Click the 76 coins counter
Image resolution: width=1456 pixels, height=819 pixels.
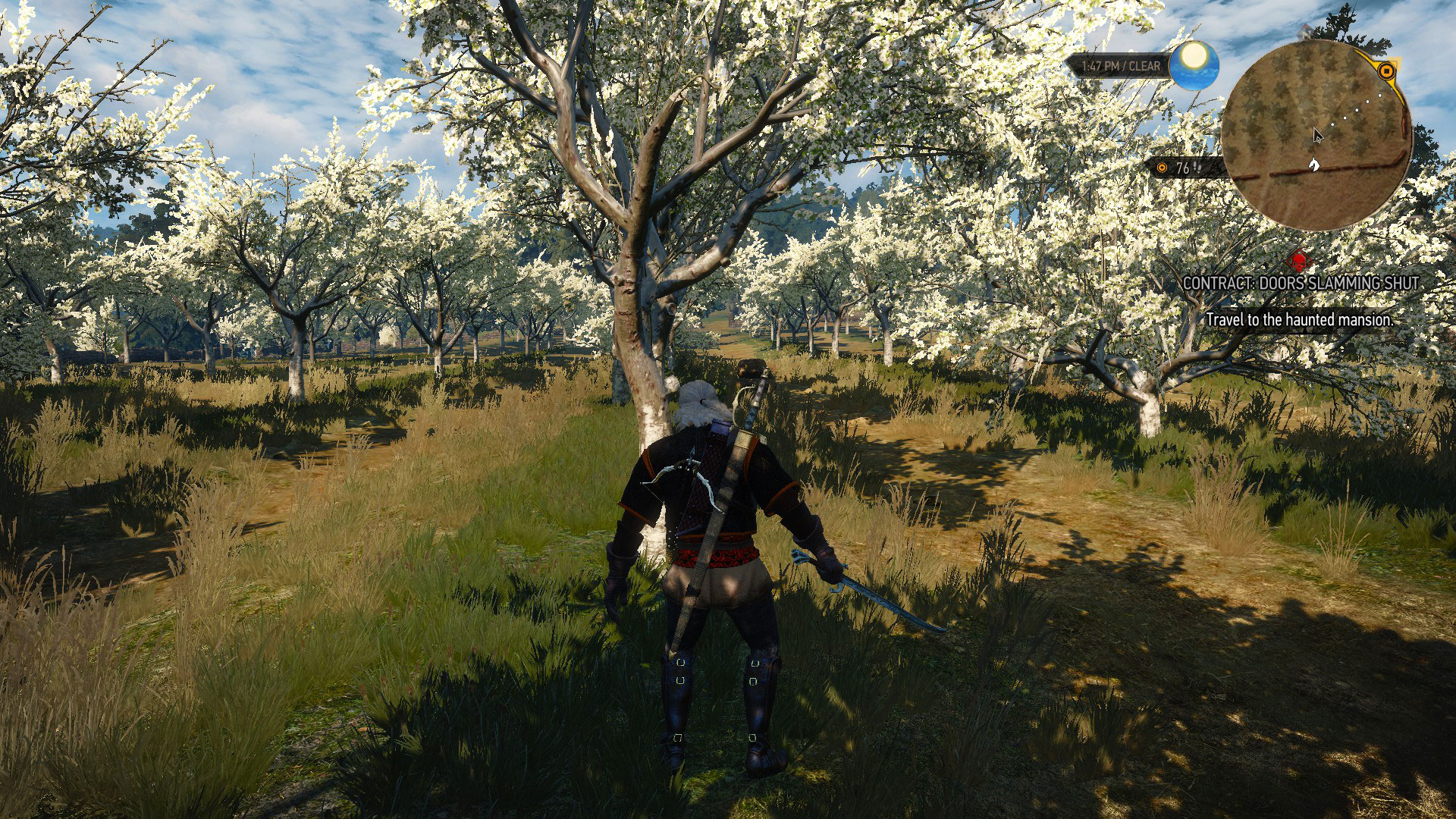(x=1181, y=168)
